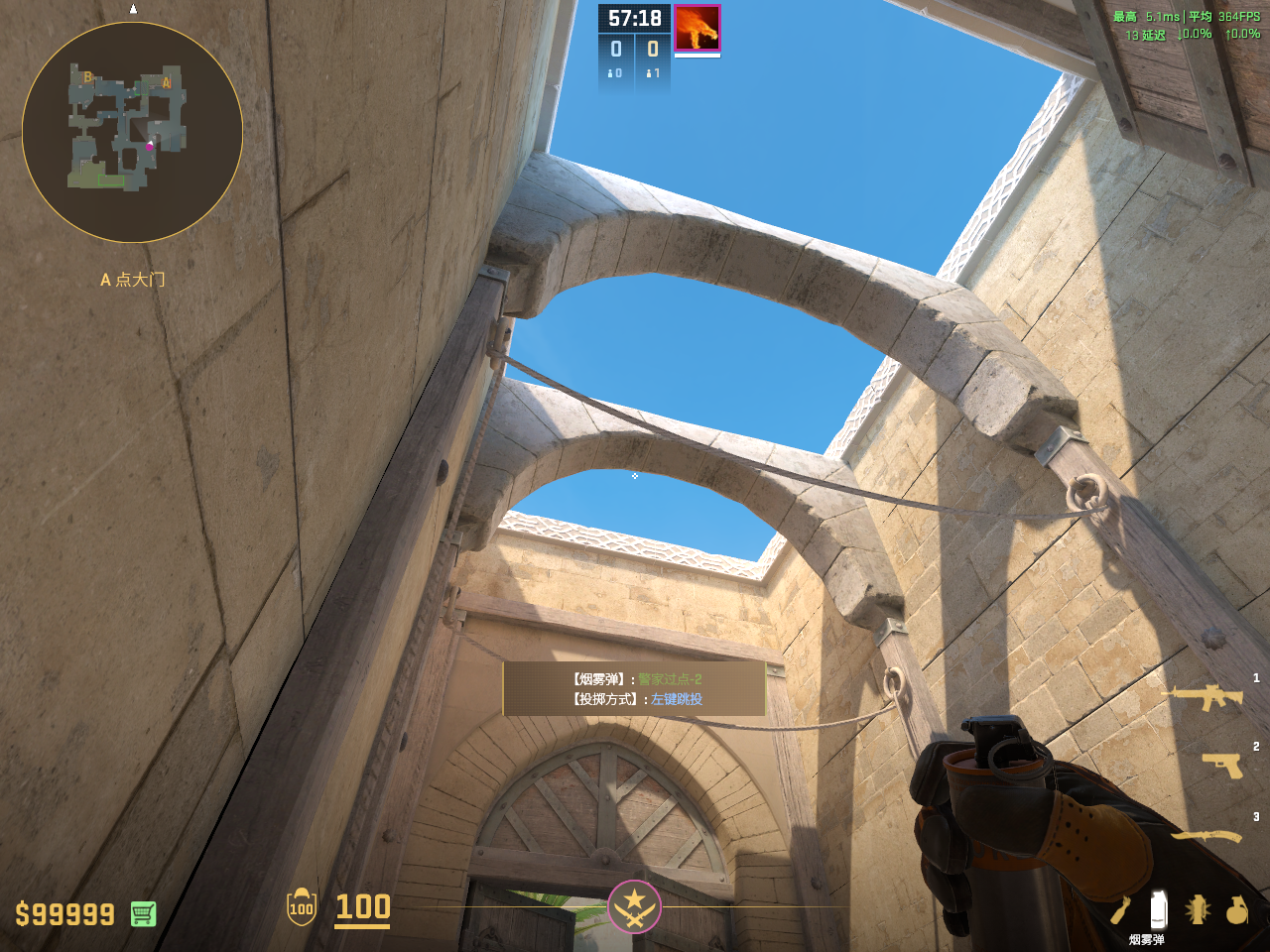Click the player avatar beside the scoreboard

coord(697,28)
